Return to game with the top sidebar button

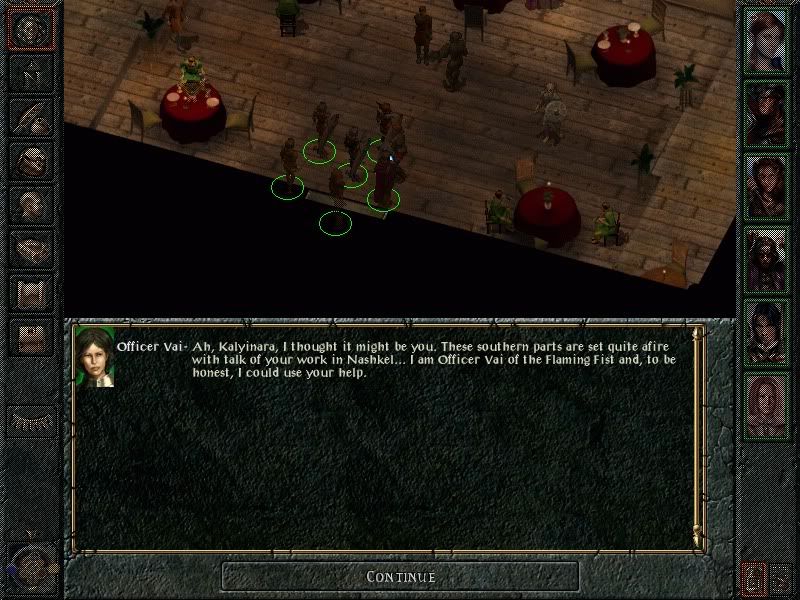pos(30,29)
